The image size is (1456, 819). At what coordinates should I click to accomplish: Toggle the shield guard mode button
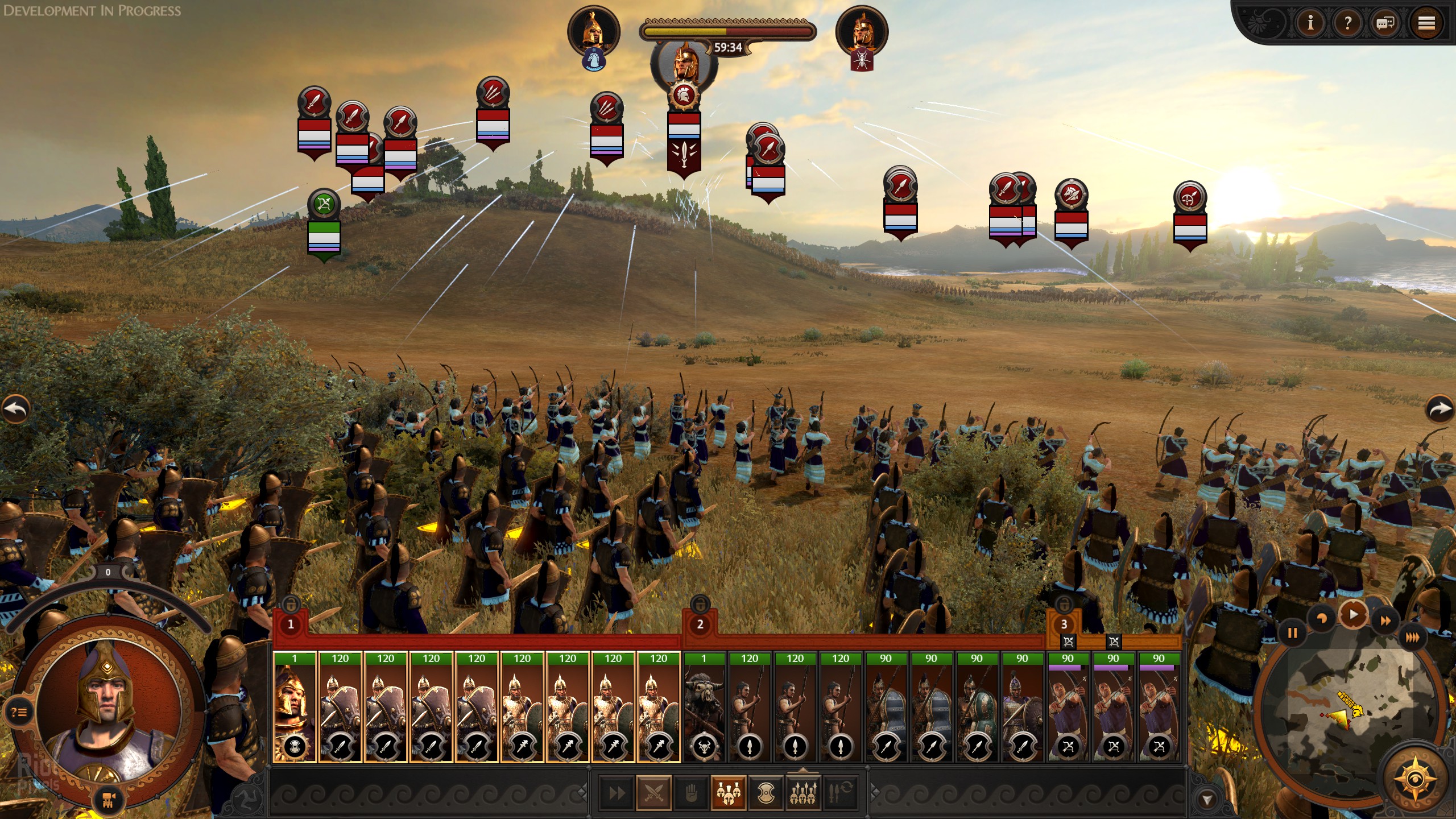click(x=766, y=792)
